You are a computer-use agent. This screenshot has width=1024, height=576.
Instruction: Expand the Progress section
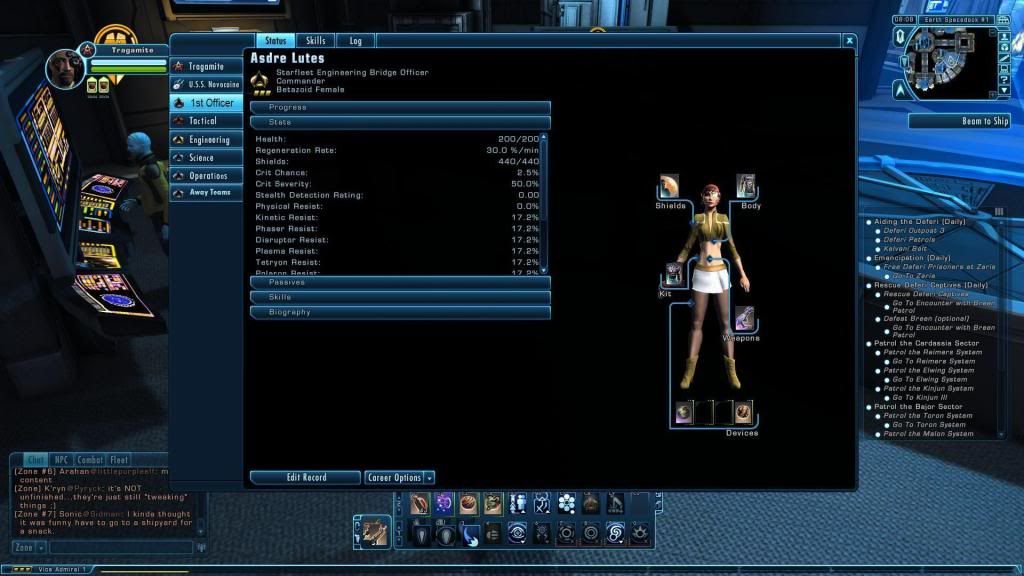(x=400, y=107)
